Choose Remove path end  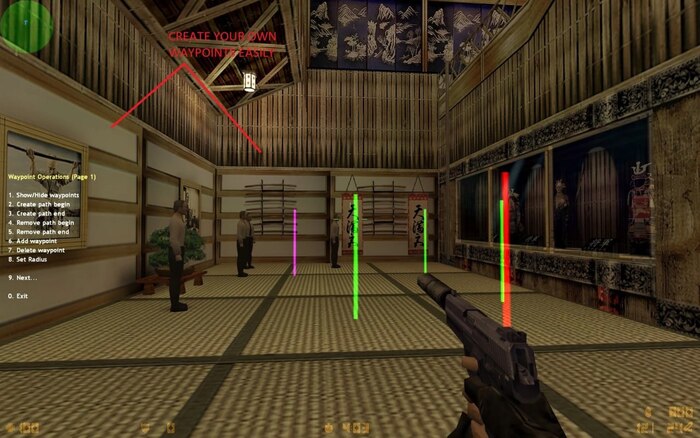40,231
